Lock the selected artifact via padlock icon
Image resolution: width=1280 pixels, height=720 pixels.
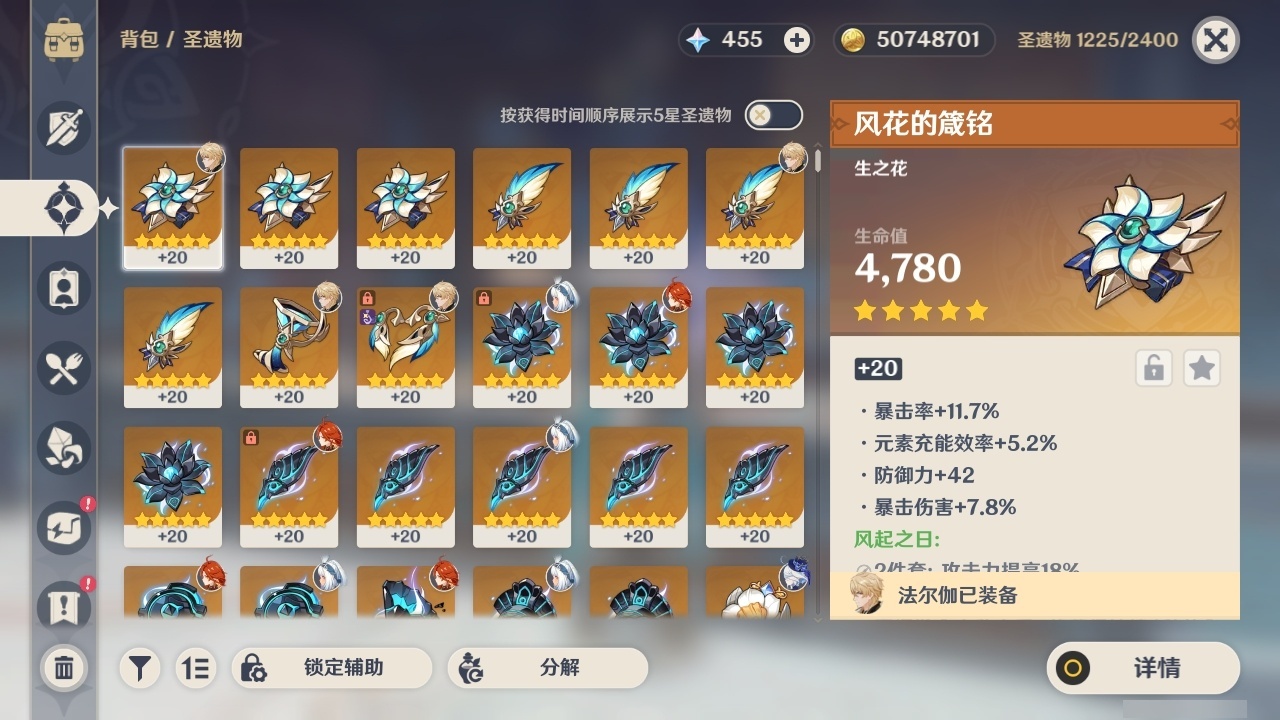point(1156,368)
